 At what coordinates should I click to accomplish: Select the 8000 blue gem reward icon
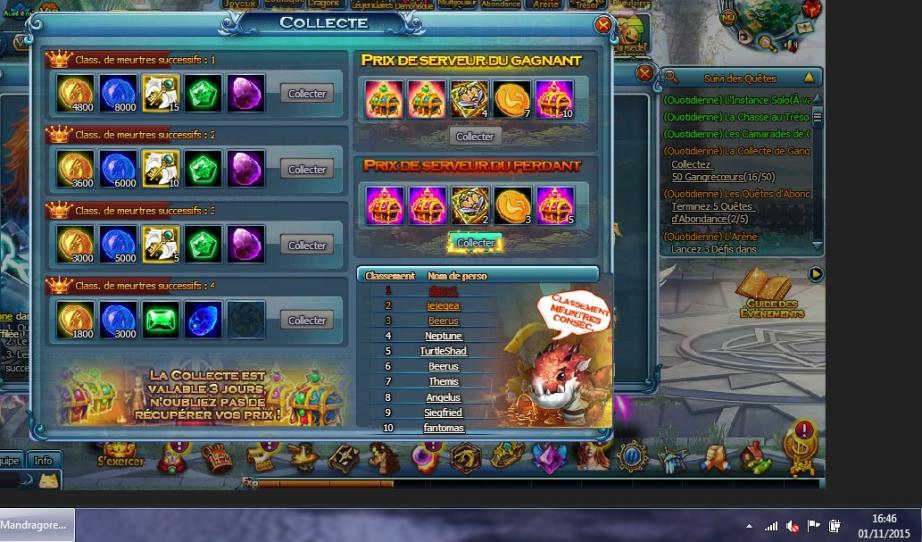point(118,93)
